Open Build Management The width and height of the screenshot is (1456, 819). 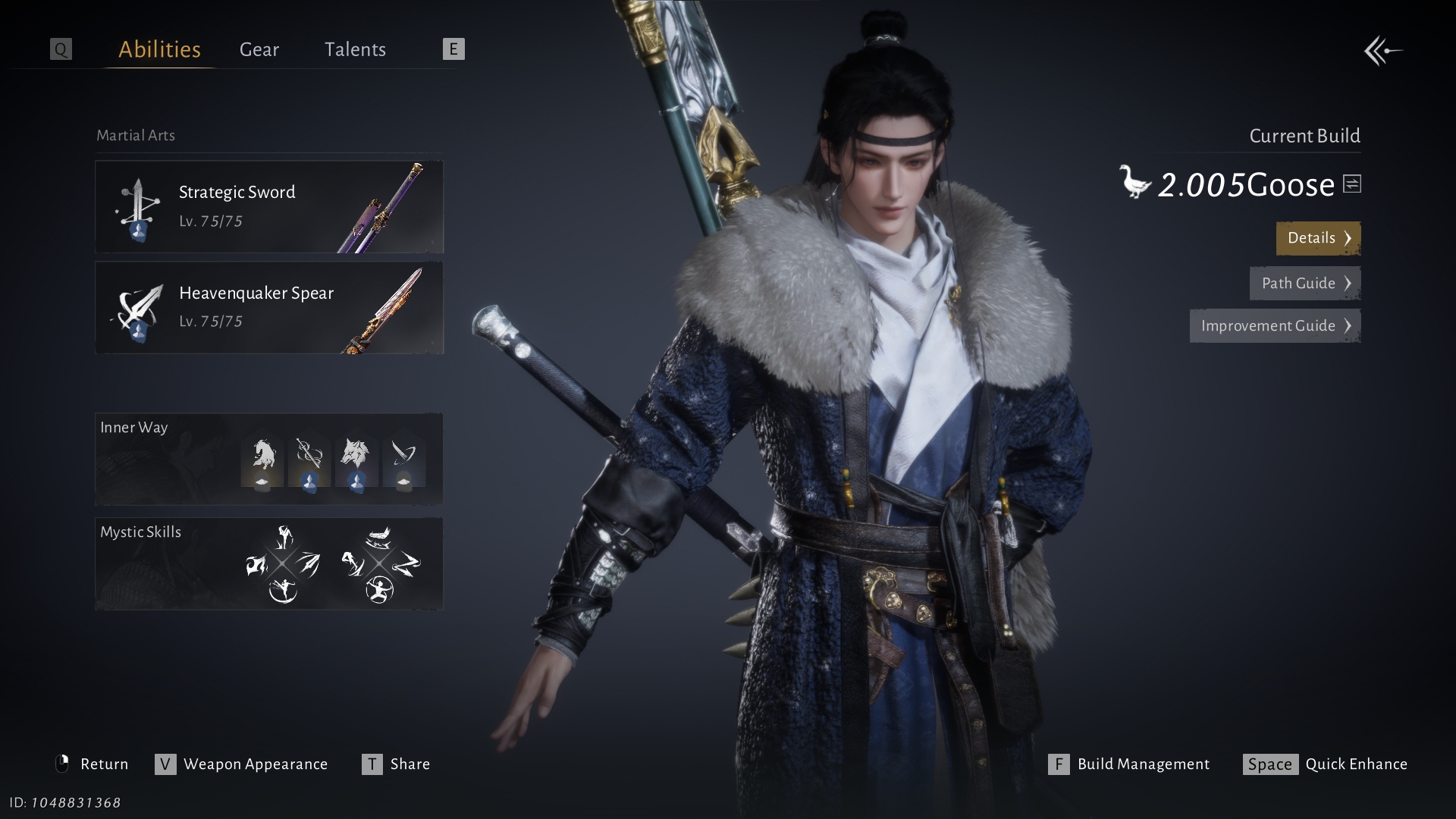pyautogui.click(x=1130, y=764)
